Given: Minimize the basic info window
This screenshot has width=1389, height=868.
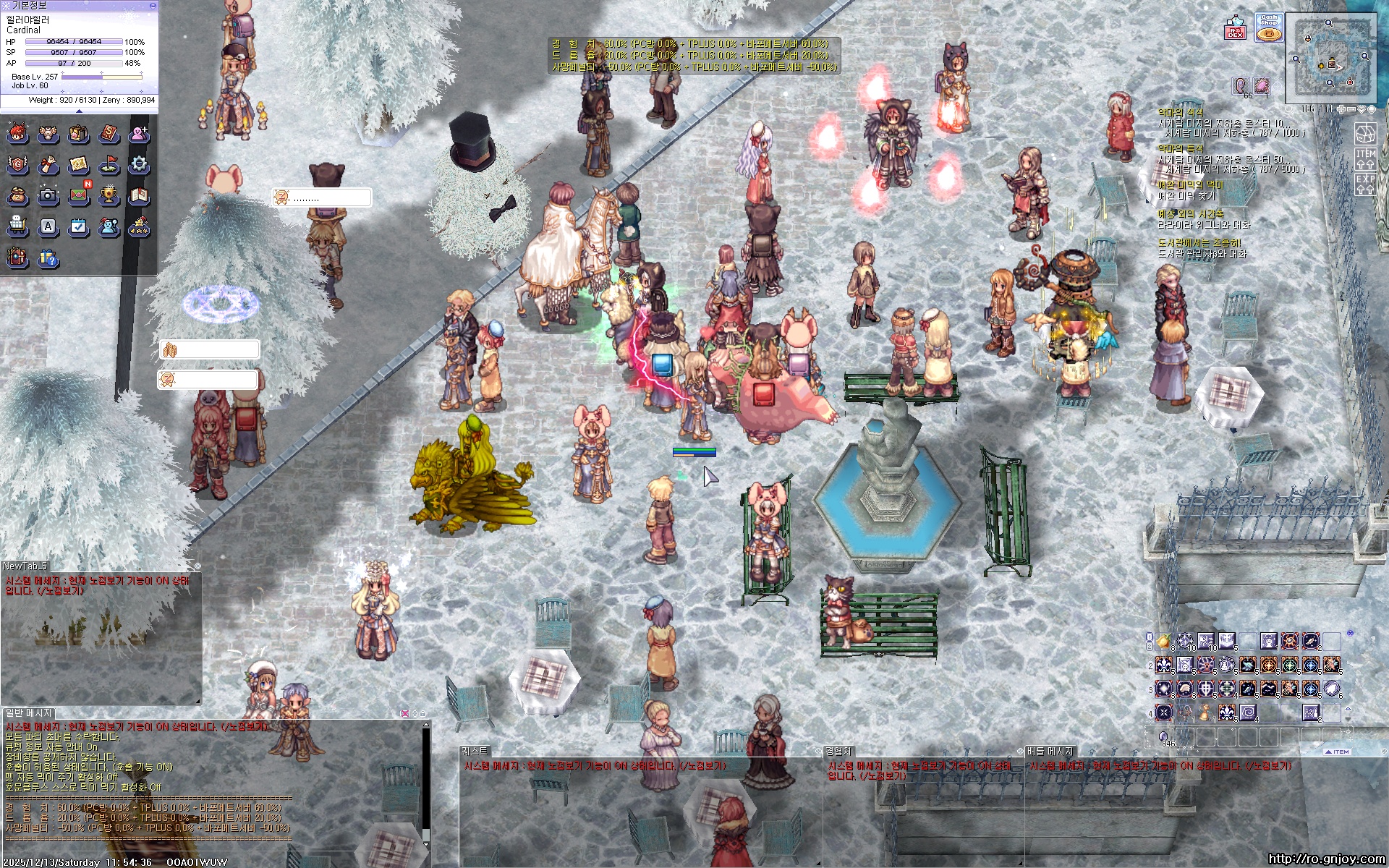Looking at the screenshot, I should (x=153, y=5).
